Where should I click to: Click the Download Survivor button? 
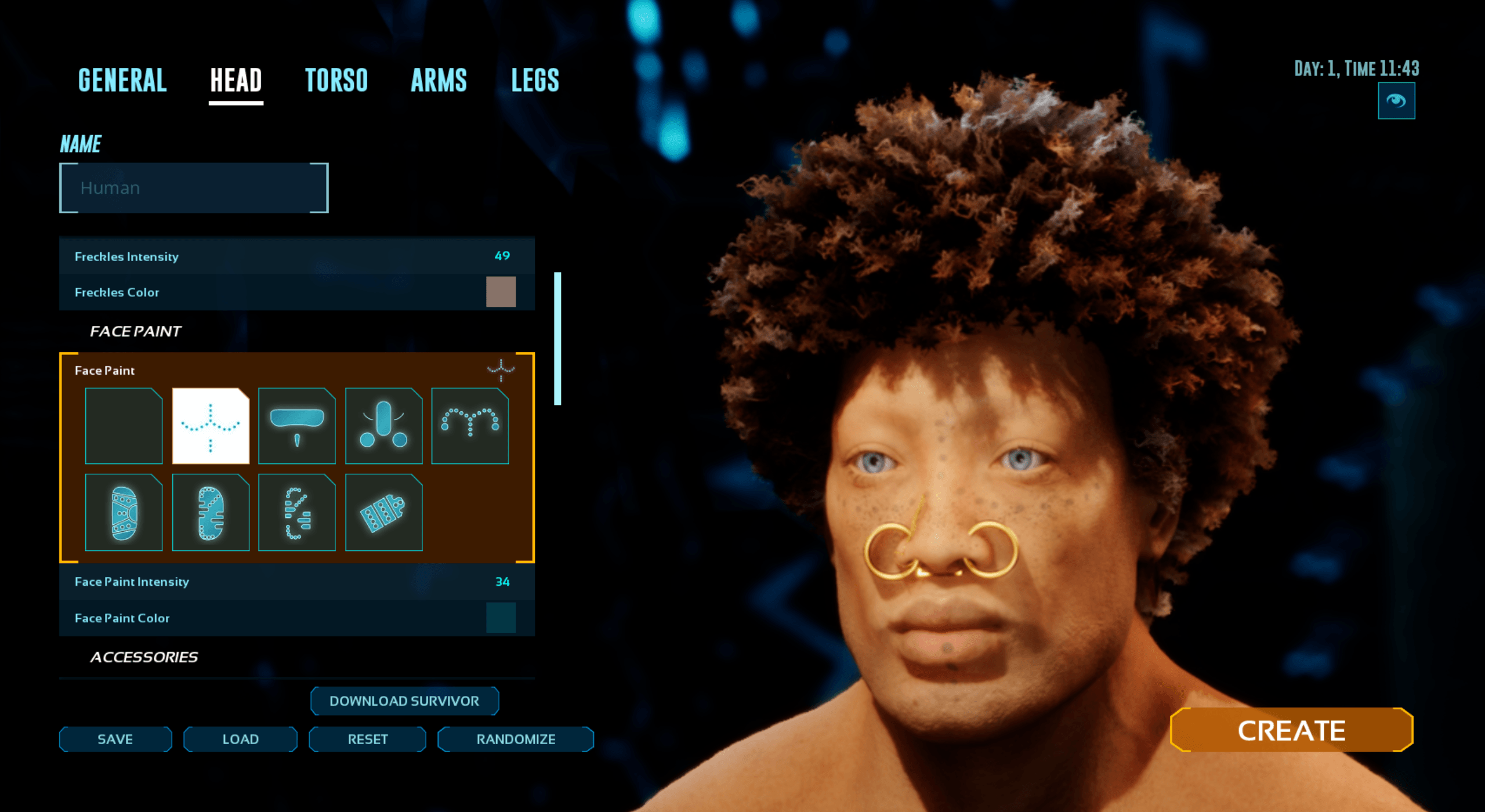tap(404, 701)
